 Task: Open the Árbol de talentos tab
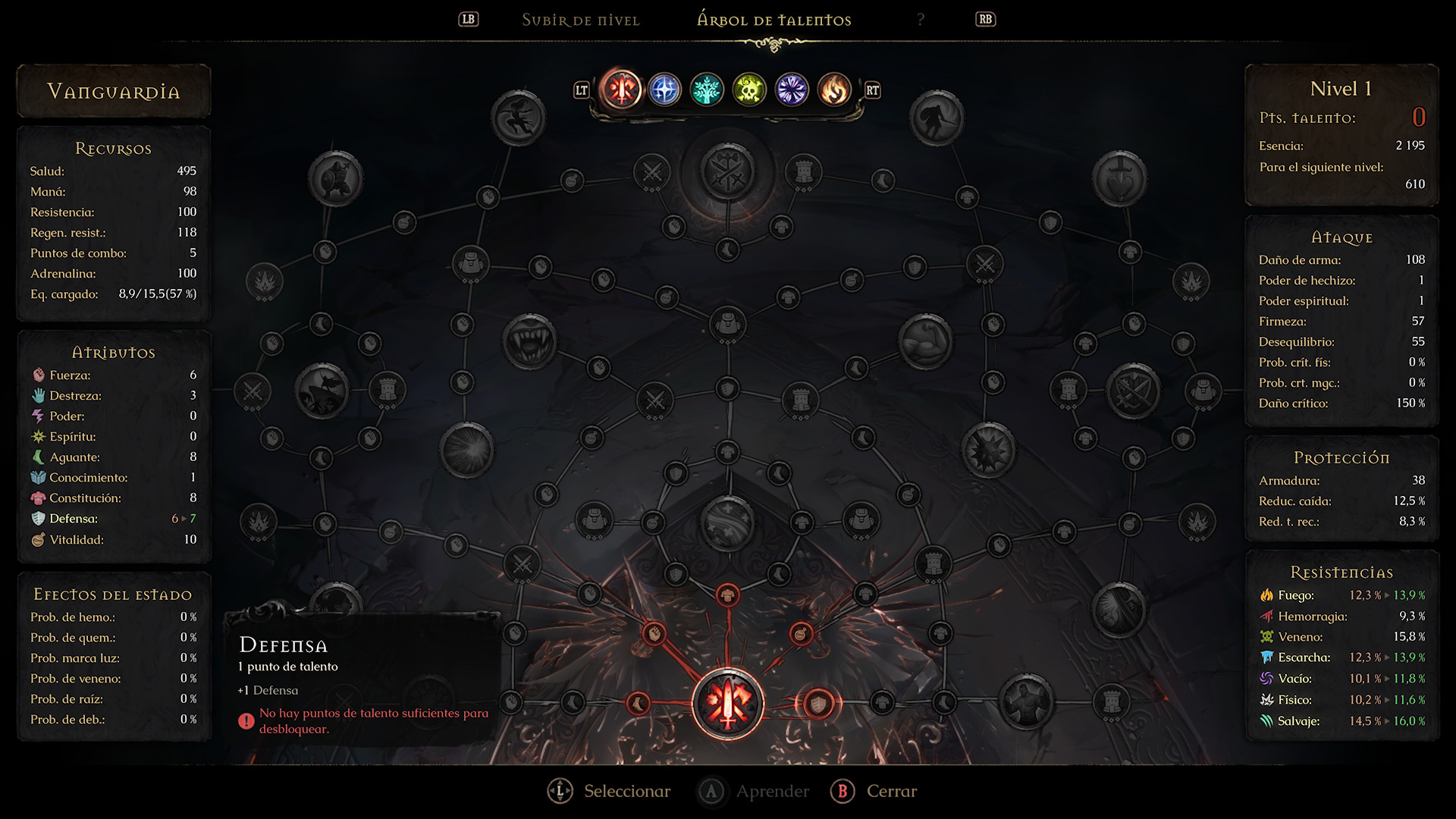point(773,20)
